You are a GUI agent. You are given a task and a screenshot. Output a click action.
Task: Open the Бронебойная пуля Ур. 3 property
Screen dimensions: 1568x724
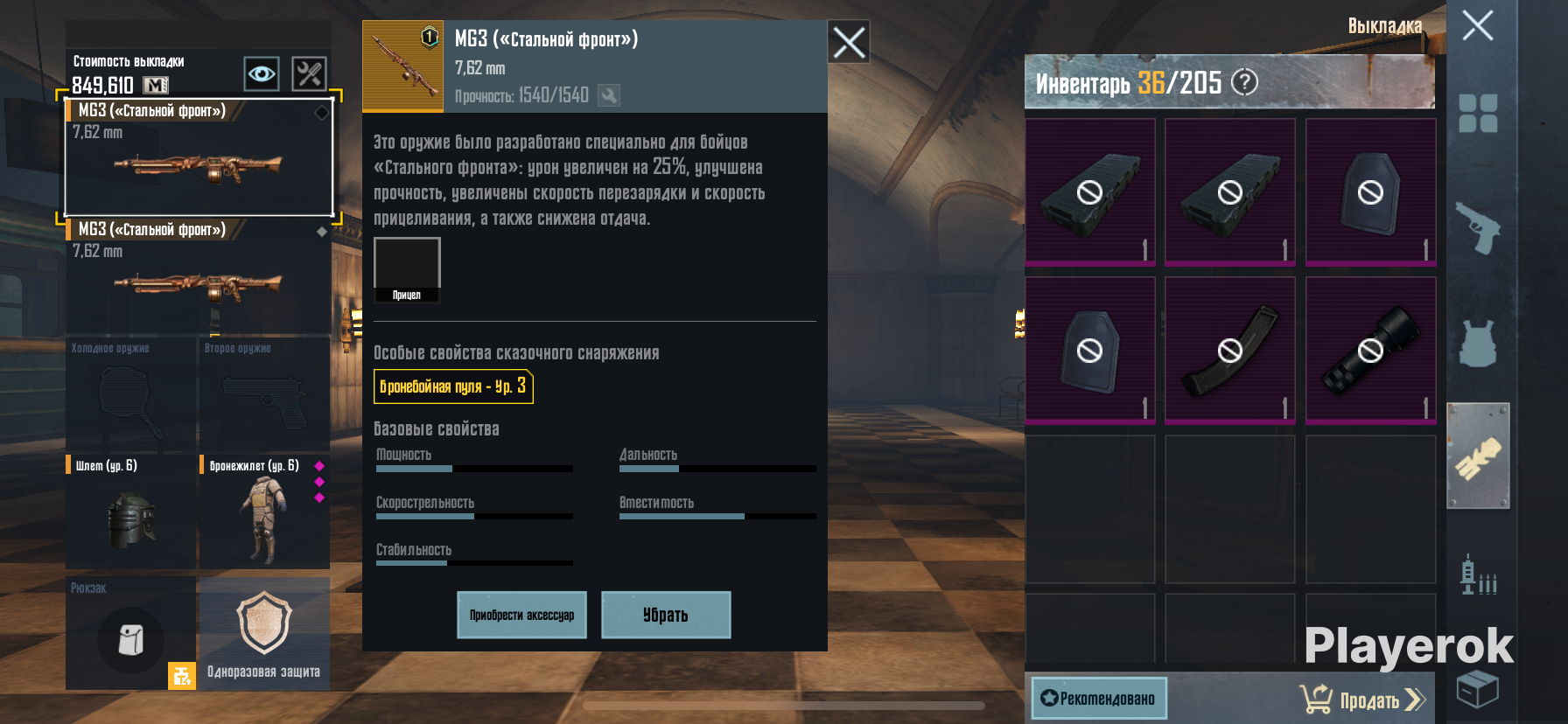453,386
